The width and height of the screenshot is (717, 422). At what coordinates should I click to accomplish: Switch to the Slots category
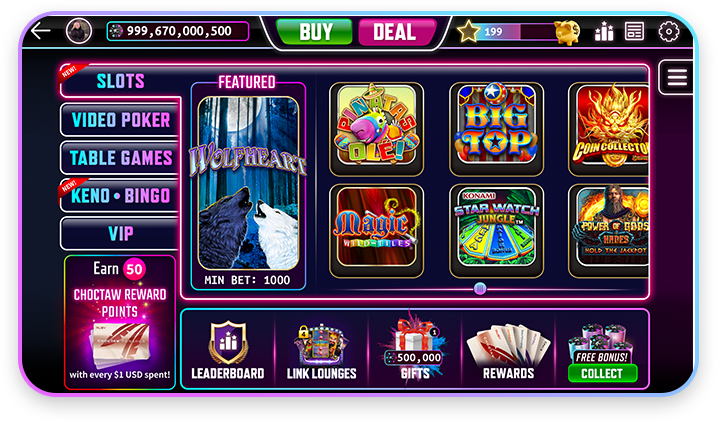(120, 81)
